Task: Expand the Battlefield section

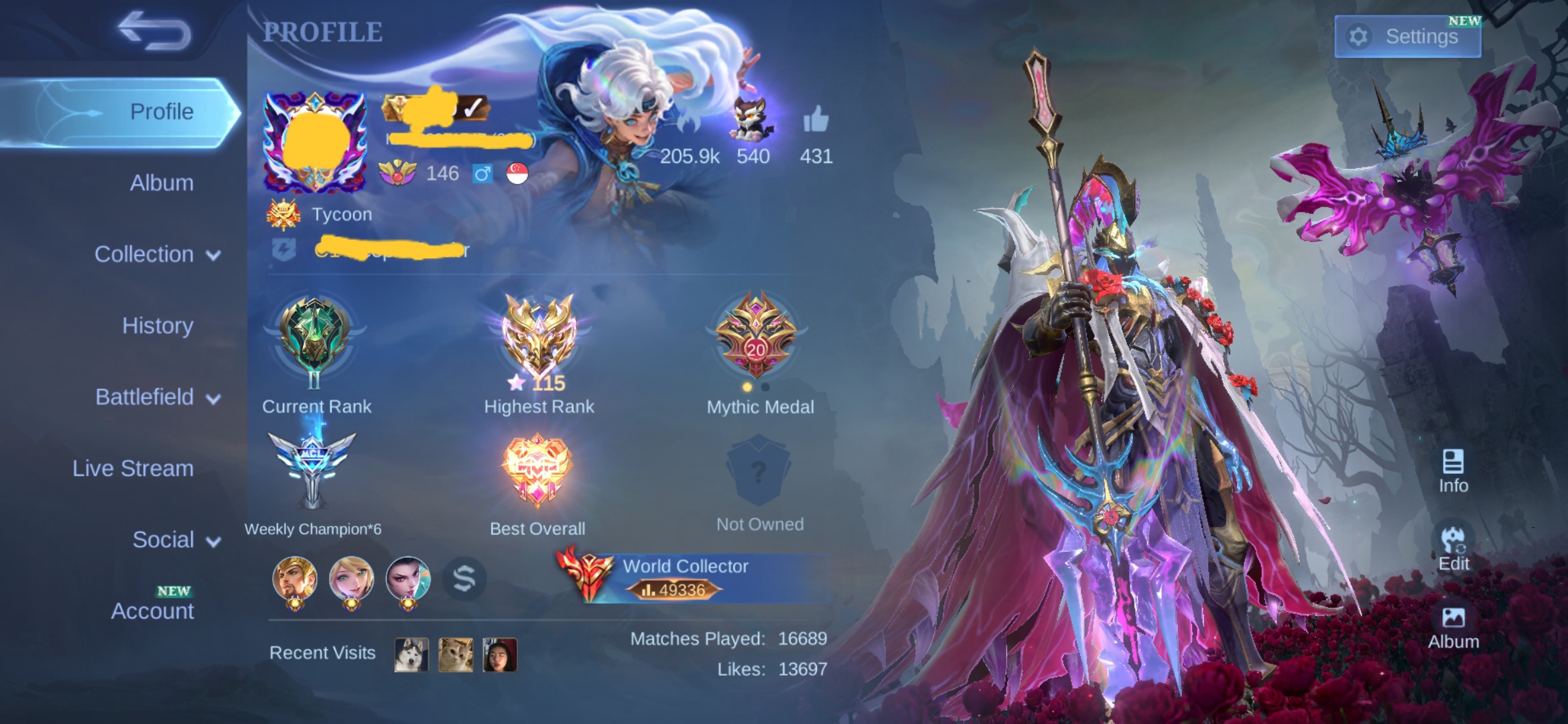Action: pos(157,398)
